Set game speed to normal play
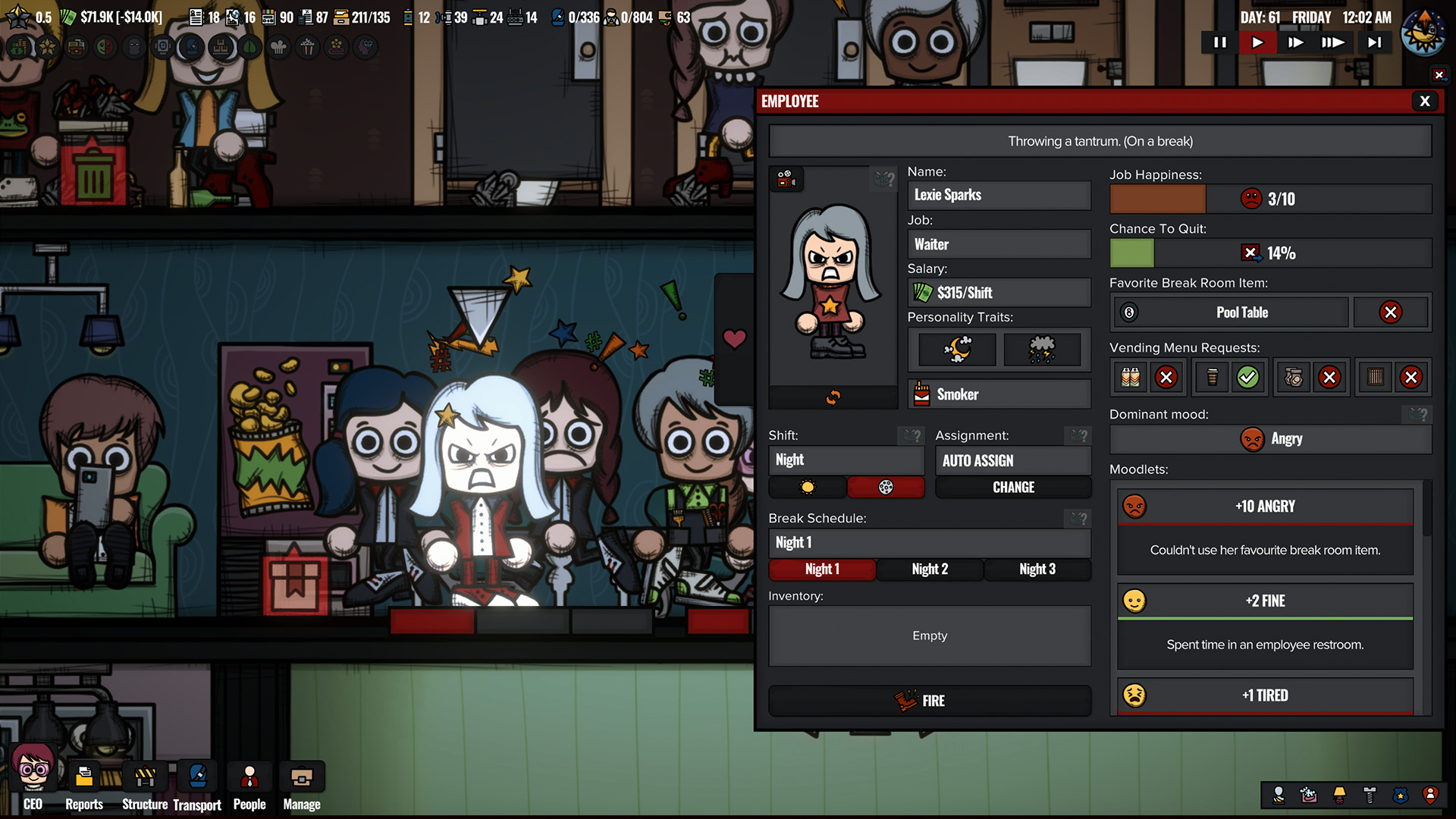Screen dimensions: 1456x819 tap(1257, 42)
